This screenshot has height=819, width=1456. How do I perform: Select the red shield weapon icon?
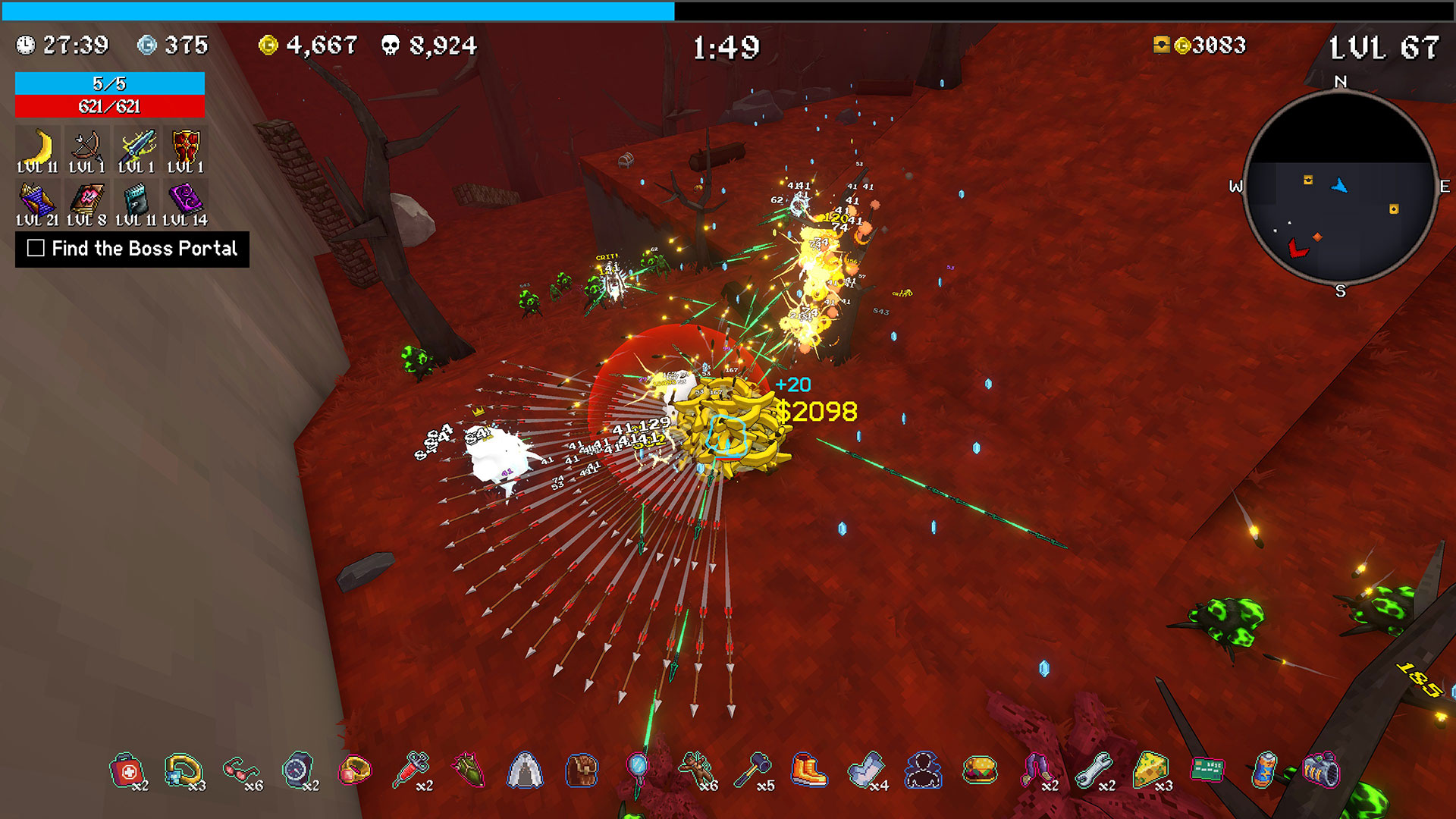click(x=186, y=146)
